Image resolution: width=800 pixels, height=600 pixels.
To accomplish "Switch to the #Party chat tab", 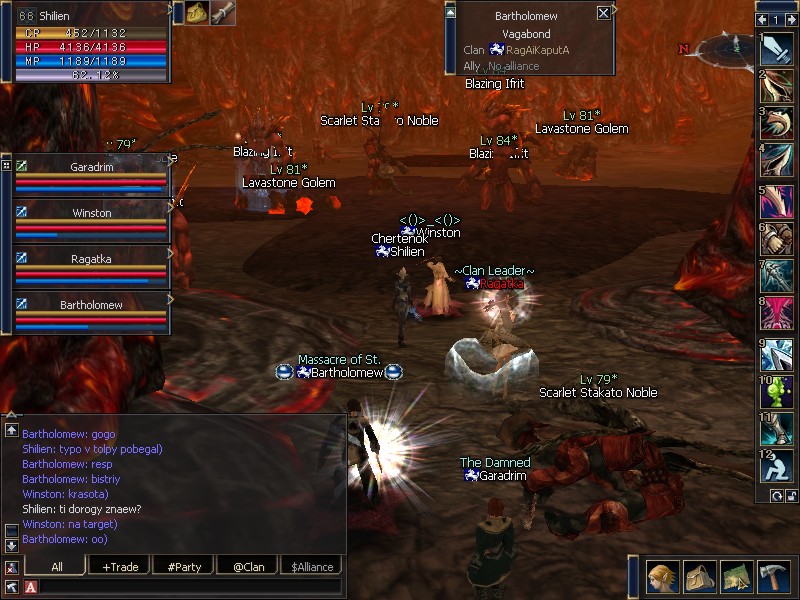I will (184, 567).
